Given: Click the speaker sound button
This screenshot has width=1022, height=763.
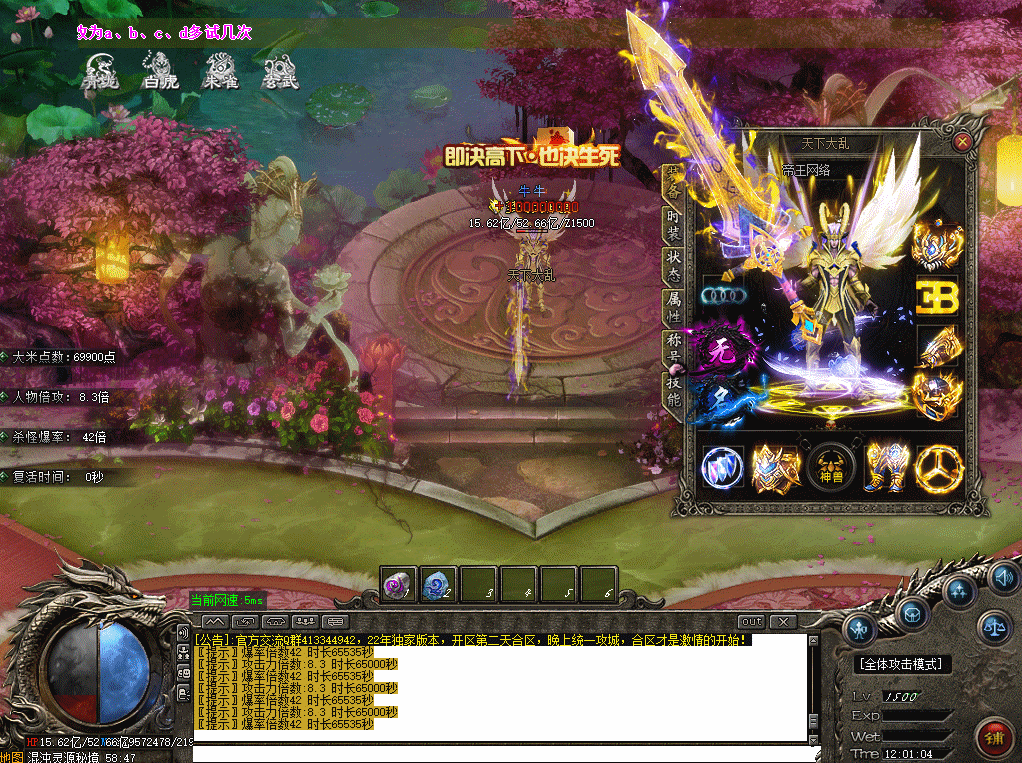Looking at the screenshot, I should pyautogui.click(x=1003, y=577).
